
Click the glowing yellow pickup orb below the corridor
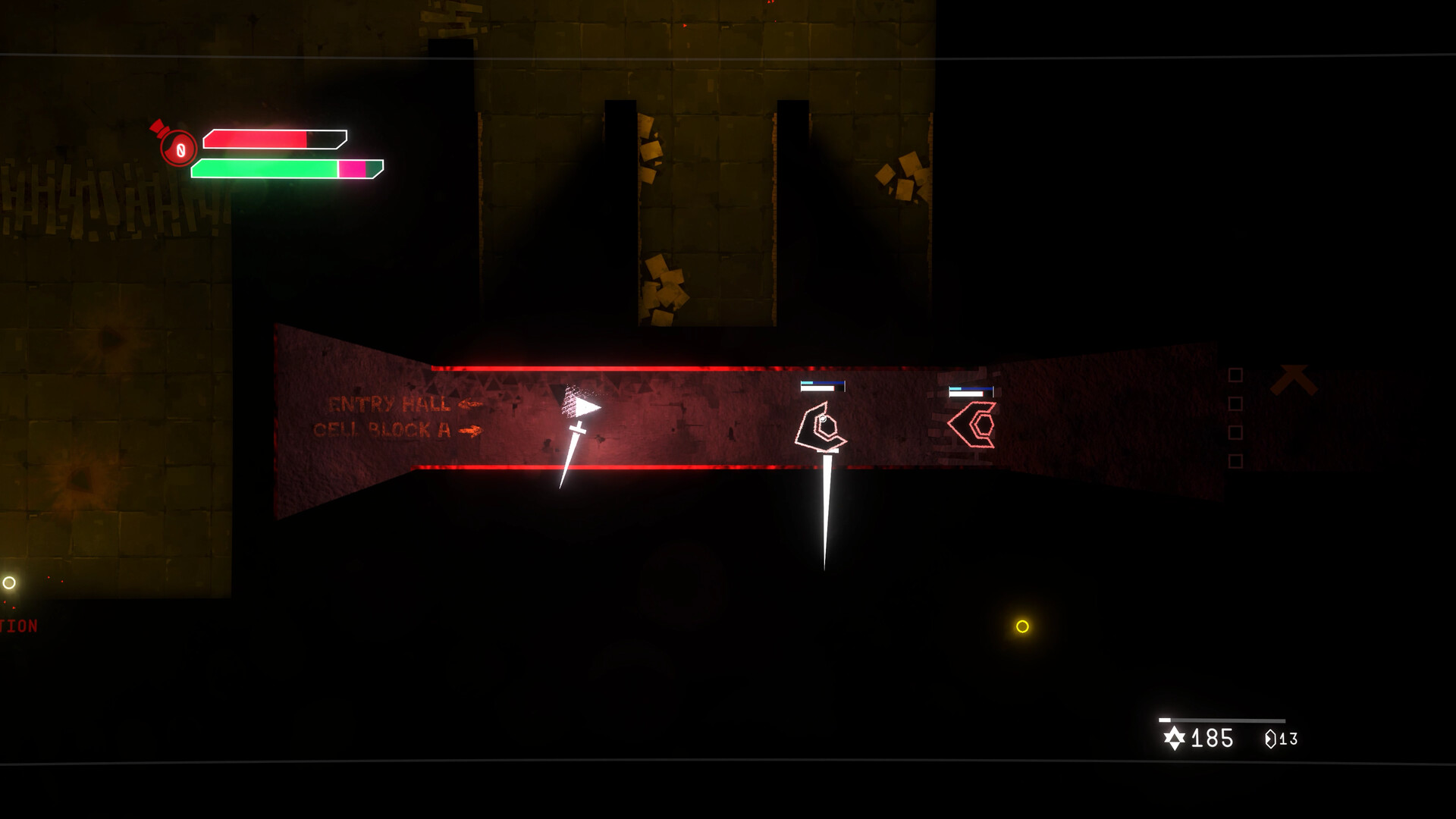tap(1021, 626)
